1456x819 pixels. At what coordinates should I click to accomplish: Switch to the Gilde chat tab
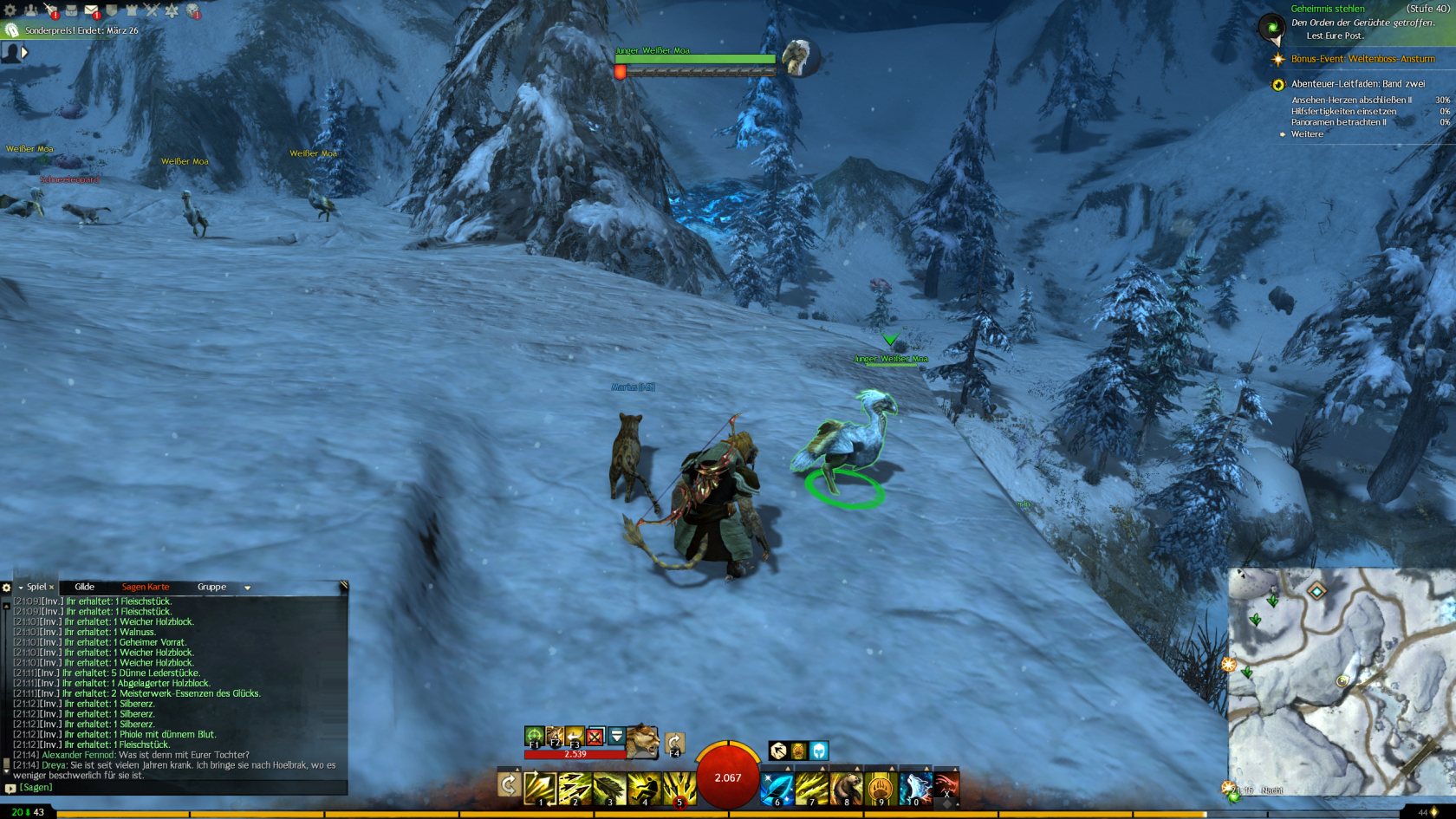84,587
